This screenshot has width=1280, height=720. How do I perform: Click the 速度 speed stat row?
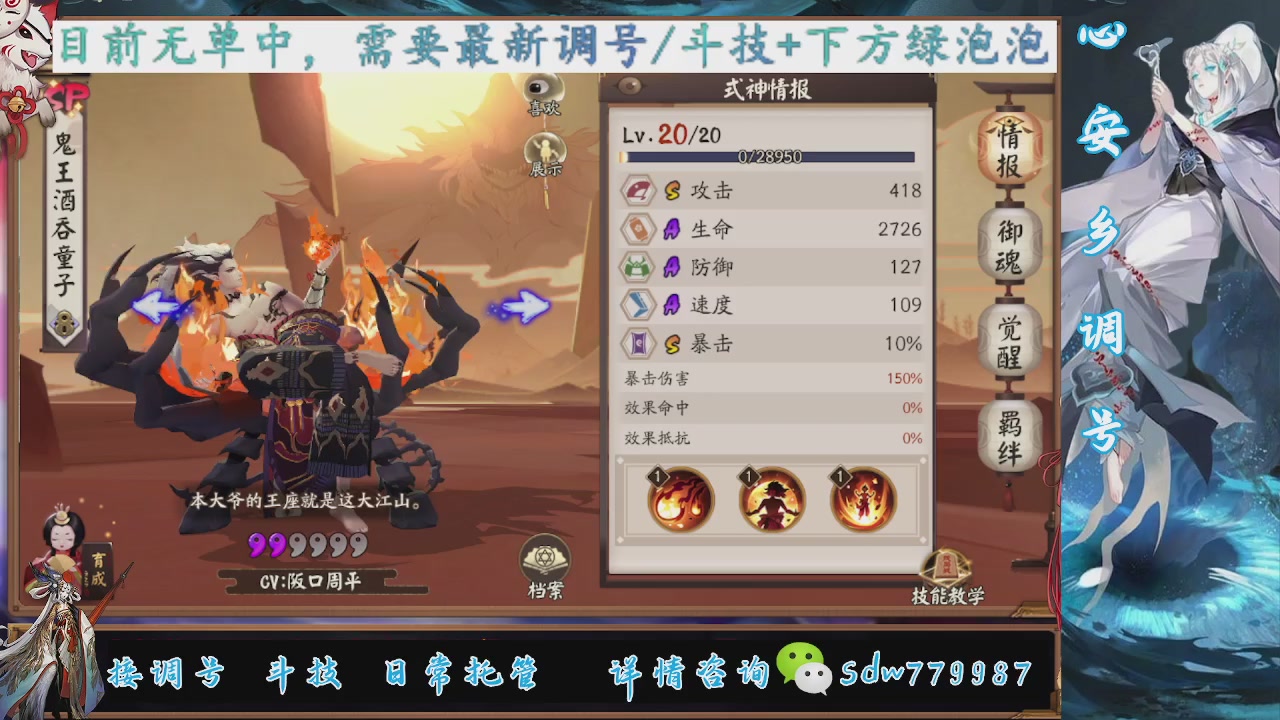pyautogui.click(x=770, y=305)
